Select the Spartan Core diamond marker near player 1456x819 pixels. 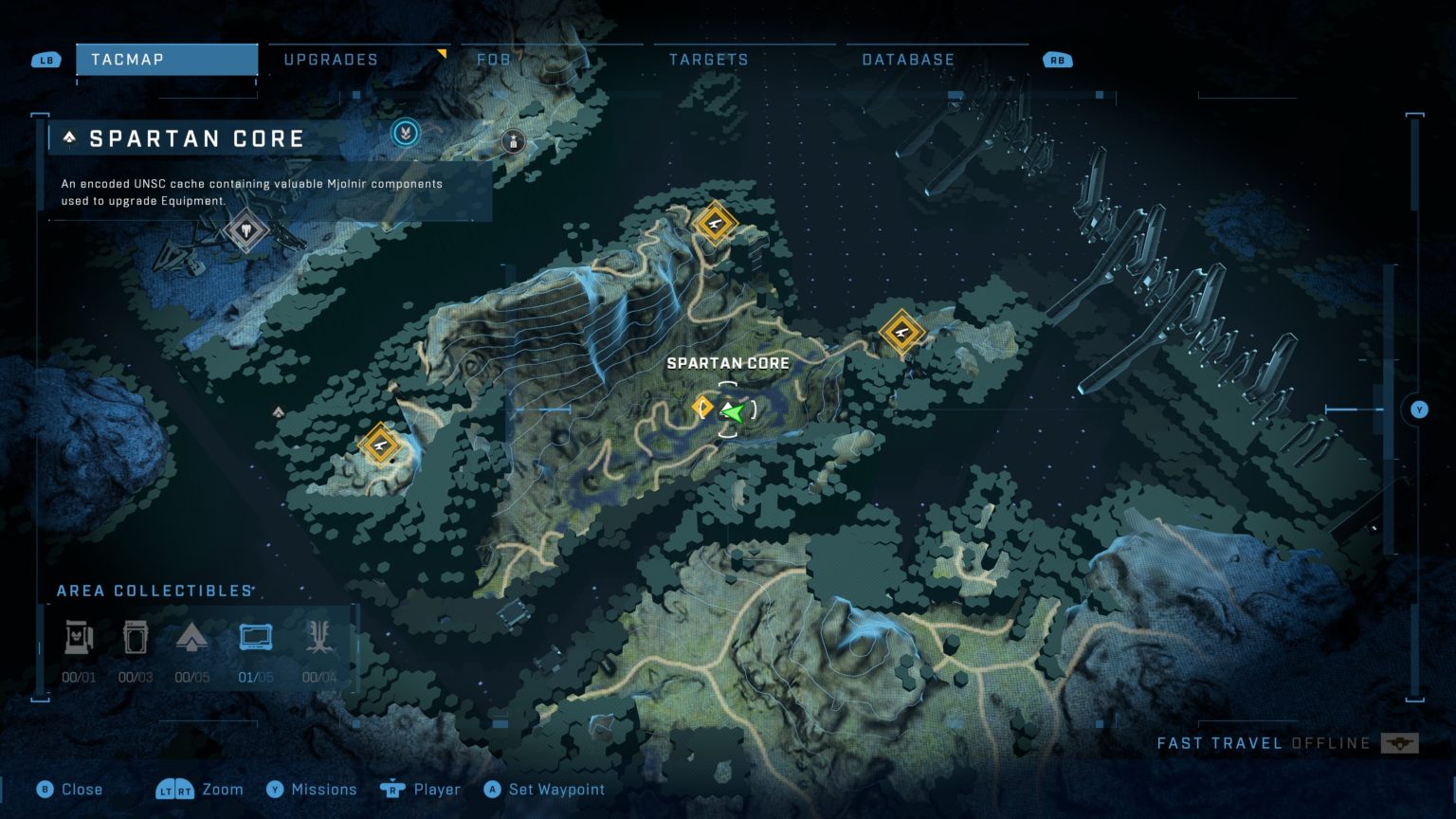pos(702,406)
